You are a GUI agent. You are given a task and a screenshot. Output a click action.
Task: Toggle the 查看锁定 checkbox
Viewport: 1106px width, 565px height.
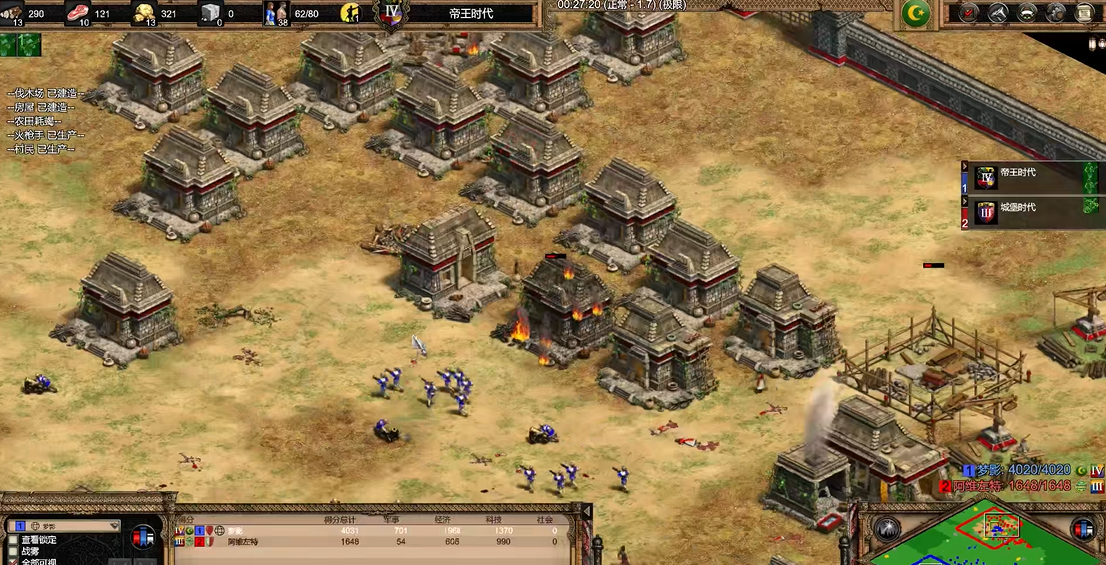click(13, 539)
